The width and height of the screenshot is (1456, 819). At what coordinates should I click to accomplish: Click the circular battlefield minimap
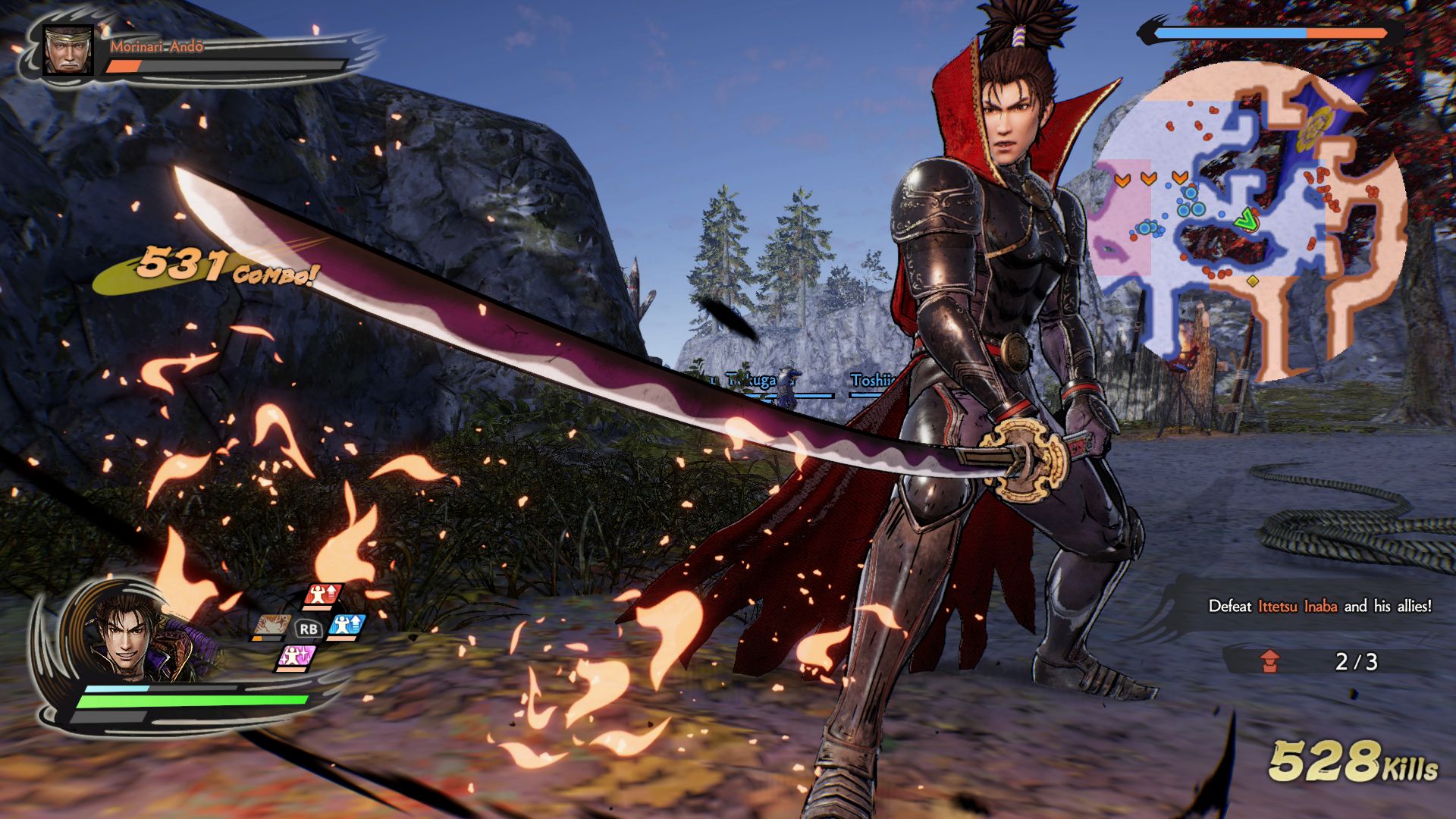1247,221
